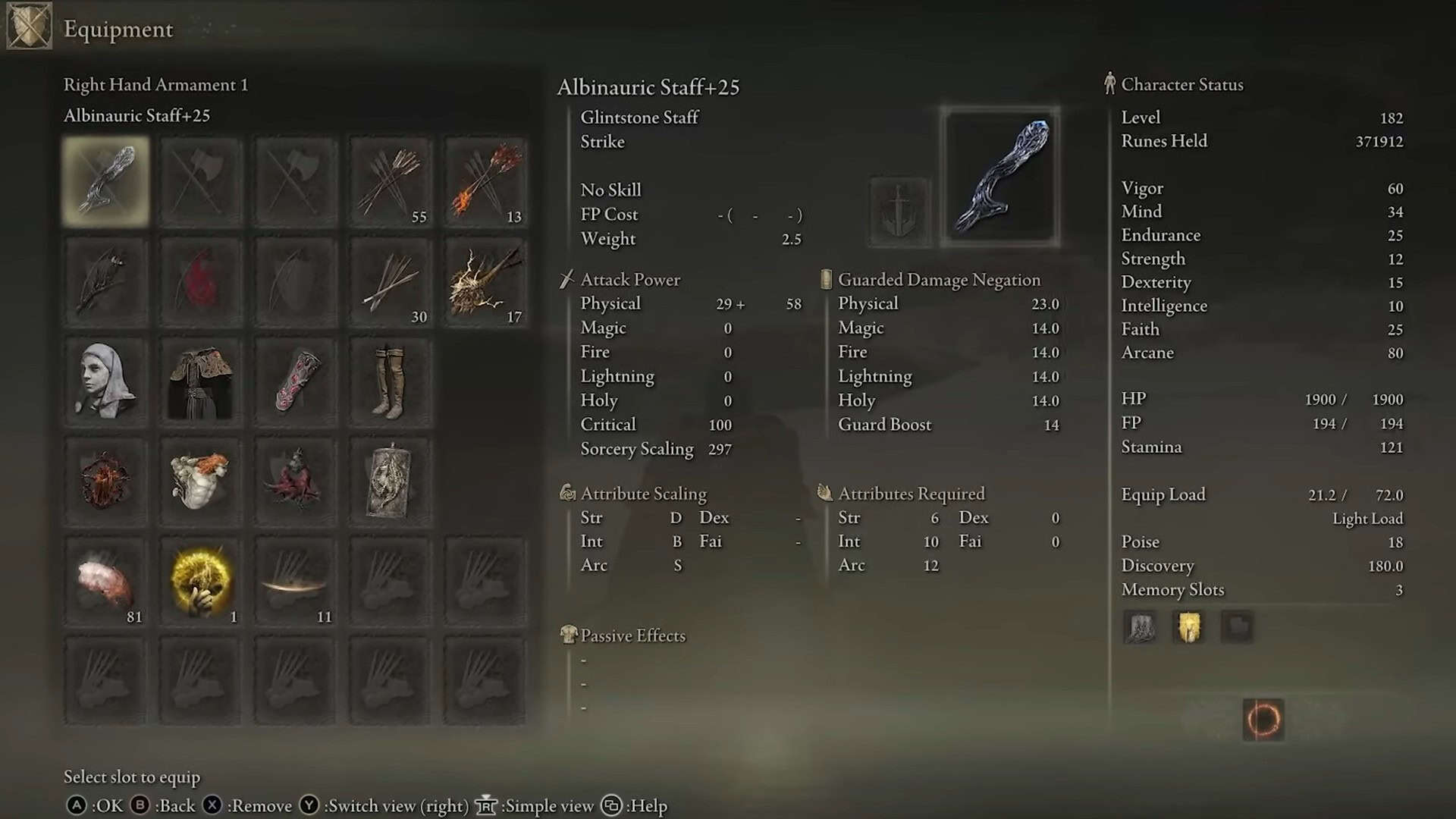
Task: Select the dragon-engraved talisman
Action: (390, 480)
